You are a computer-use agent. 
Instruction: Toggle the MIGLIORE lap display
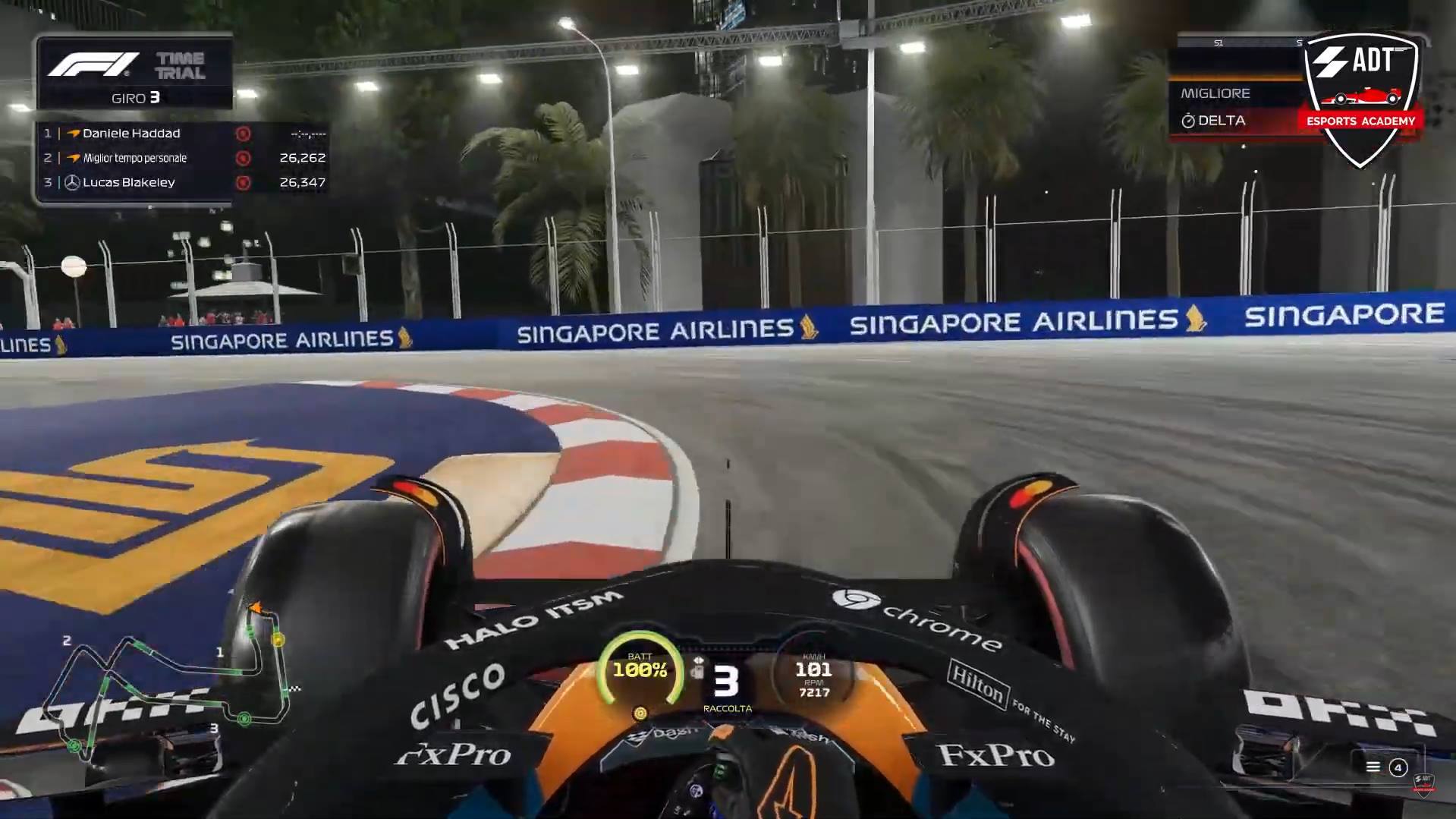tap(1215, 93)
